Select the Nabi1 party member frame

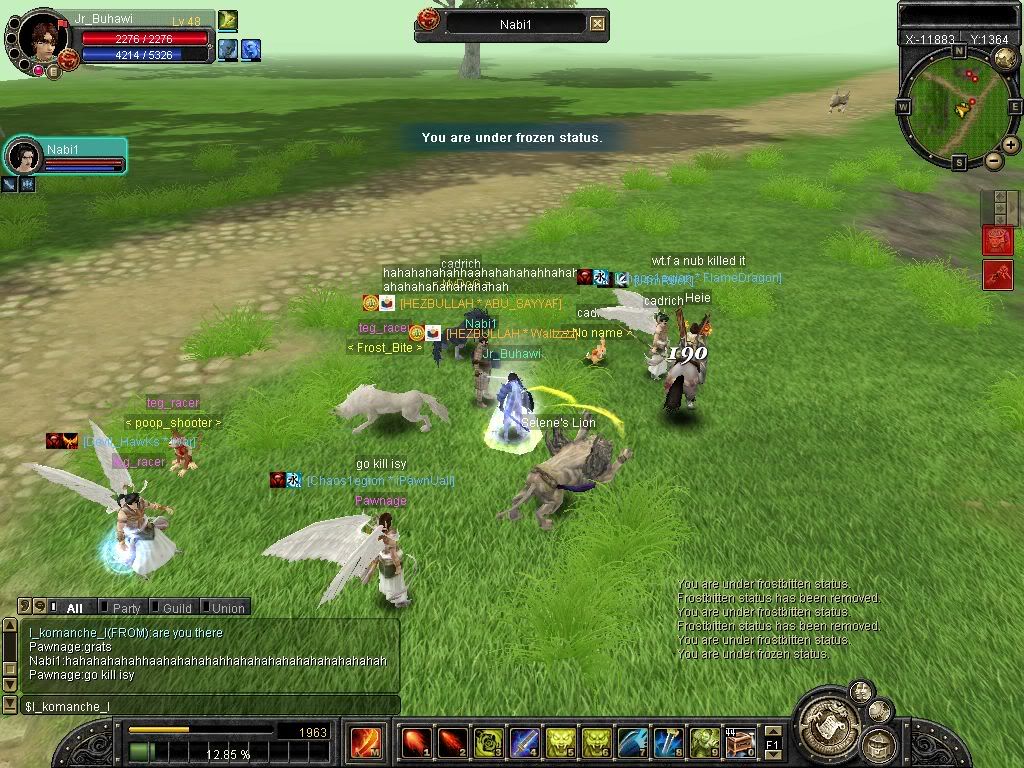(66, 156)
